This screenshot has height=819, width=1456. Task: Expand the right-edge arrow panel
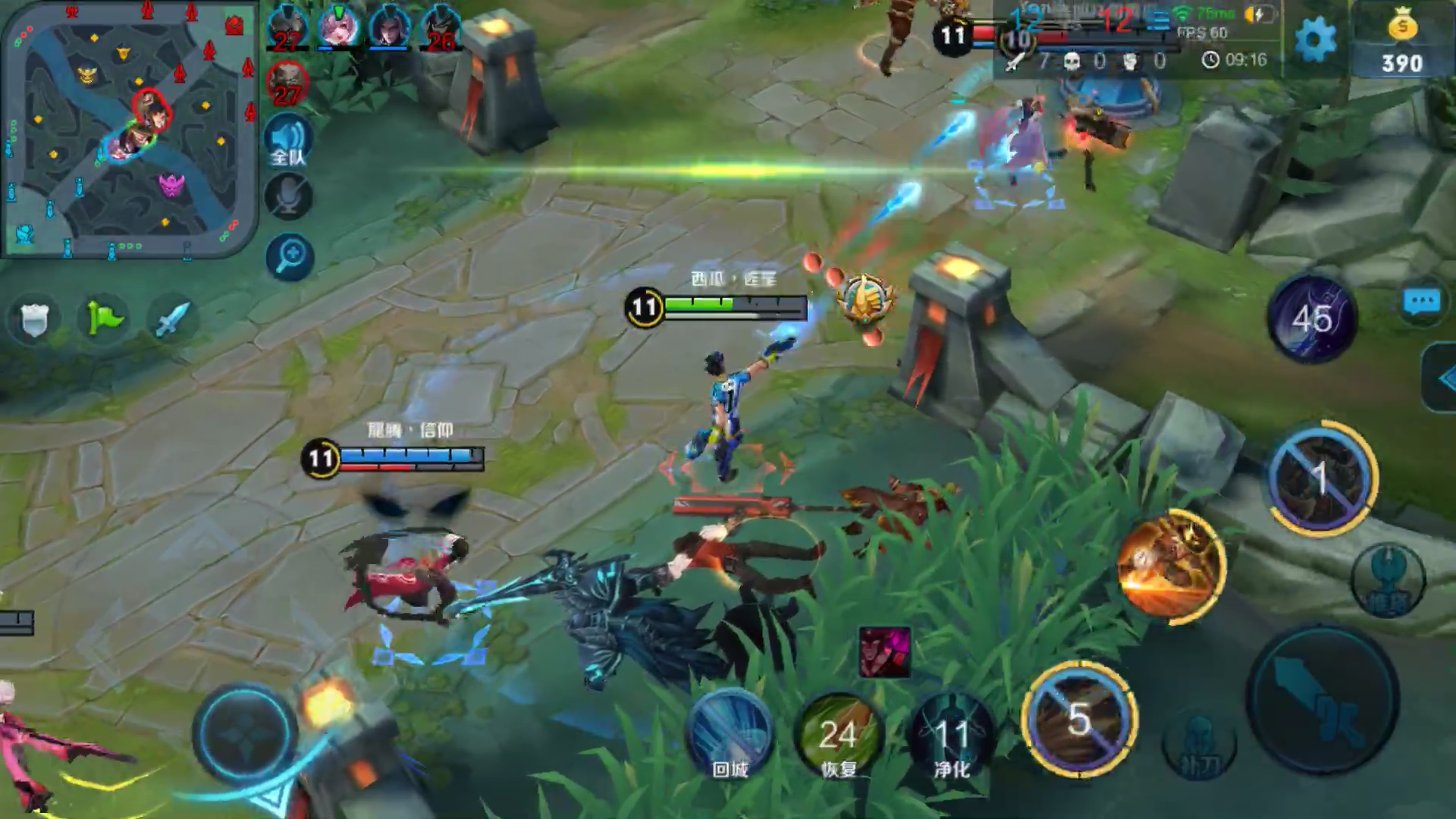1442,378
